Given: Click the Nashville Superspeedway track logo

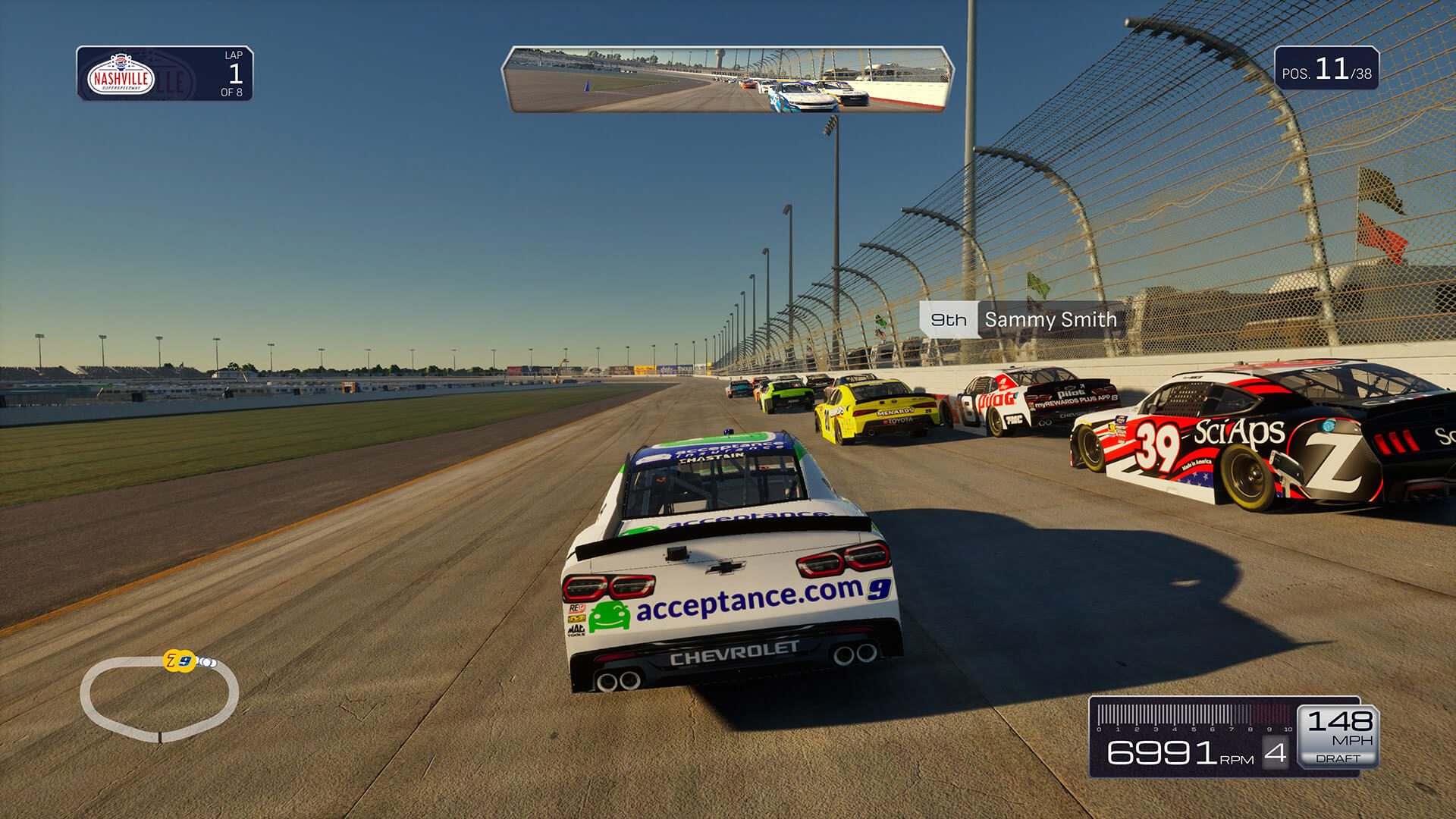Looking at the screenshot, I should coord(121,75).
